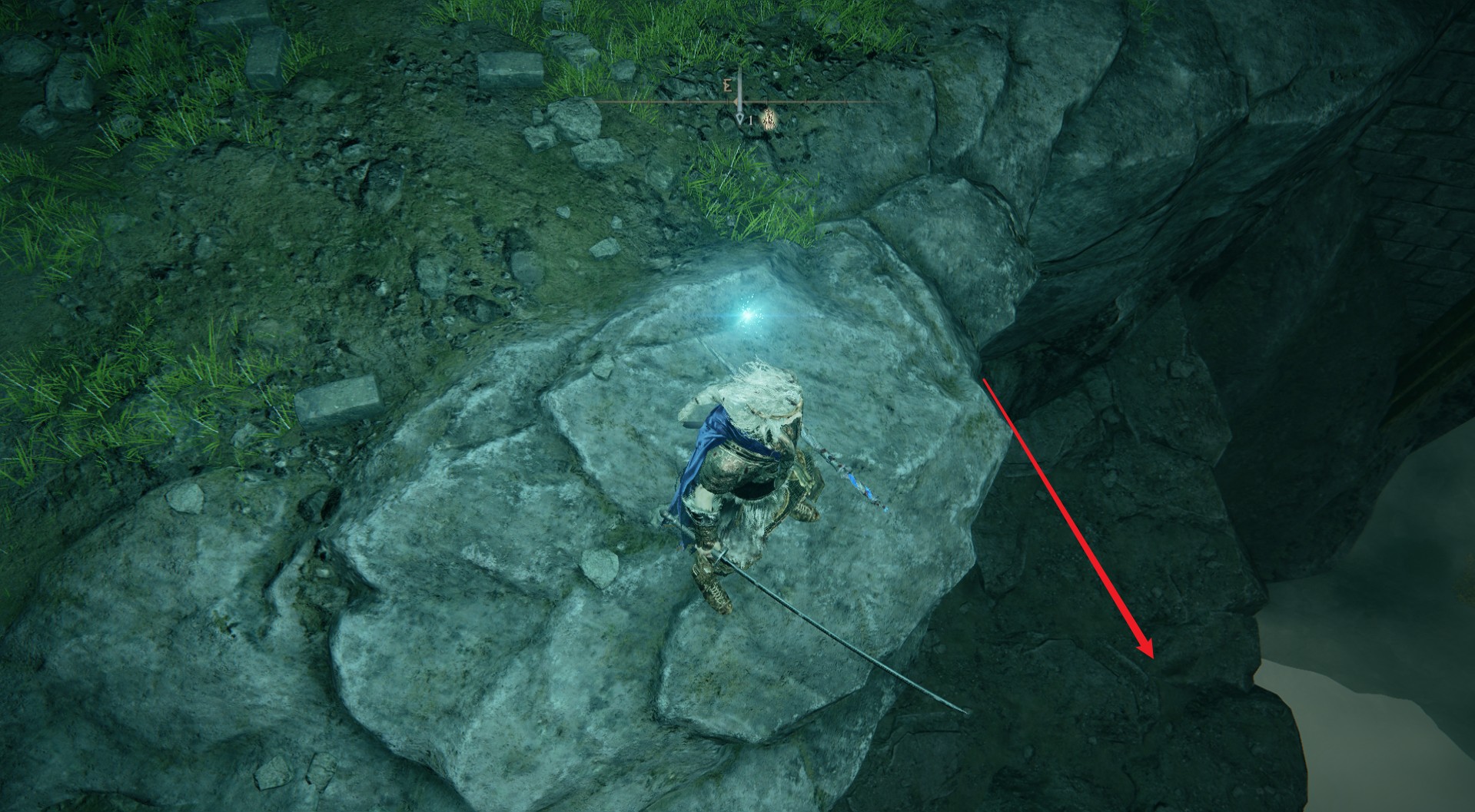This screenshot has width=1475, height=812.
Task: Select the numbered beacon marker on the compass
Action: tap(741, 120)
